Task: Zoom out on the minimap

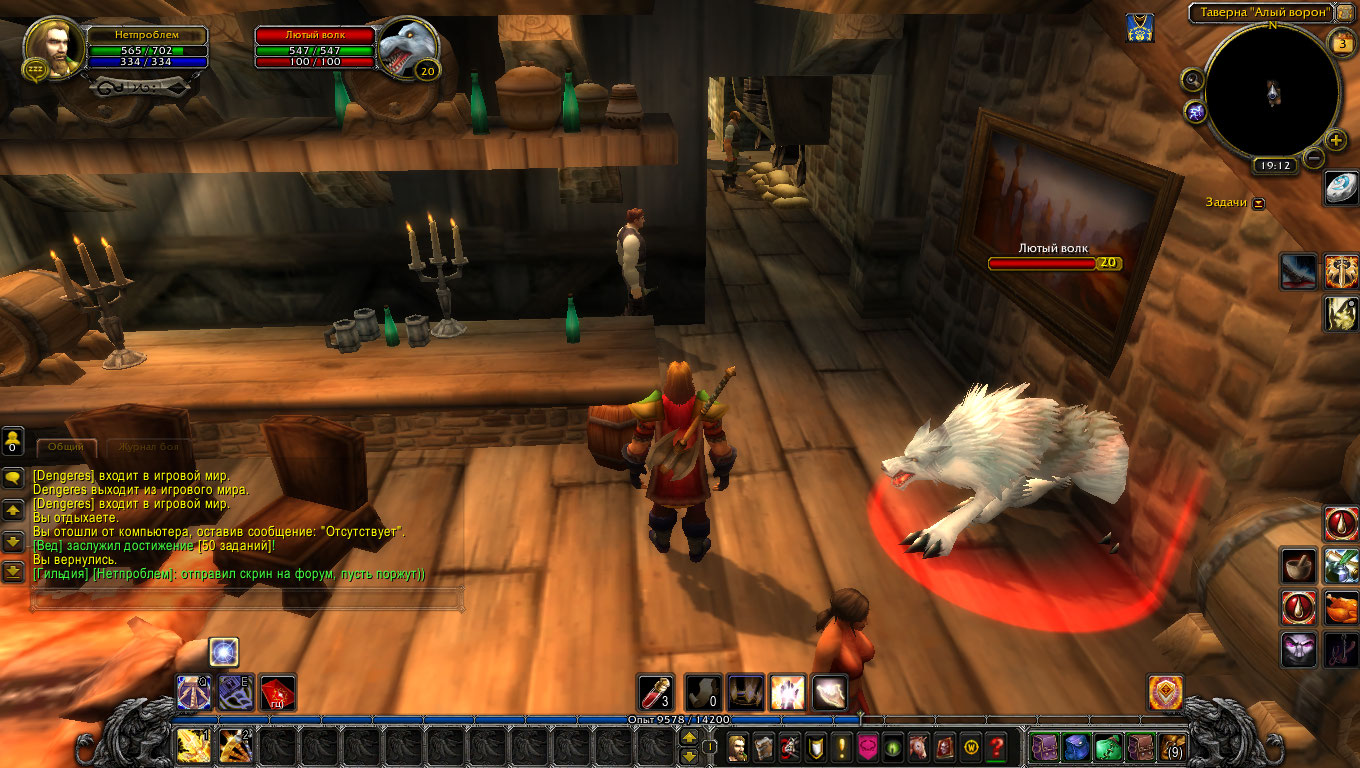Action: 1315,157
